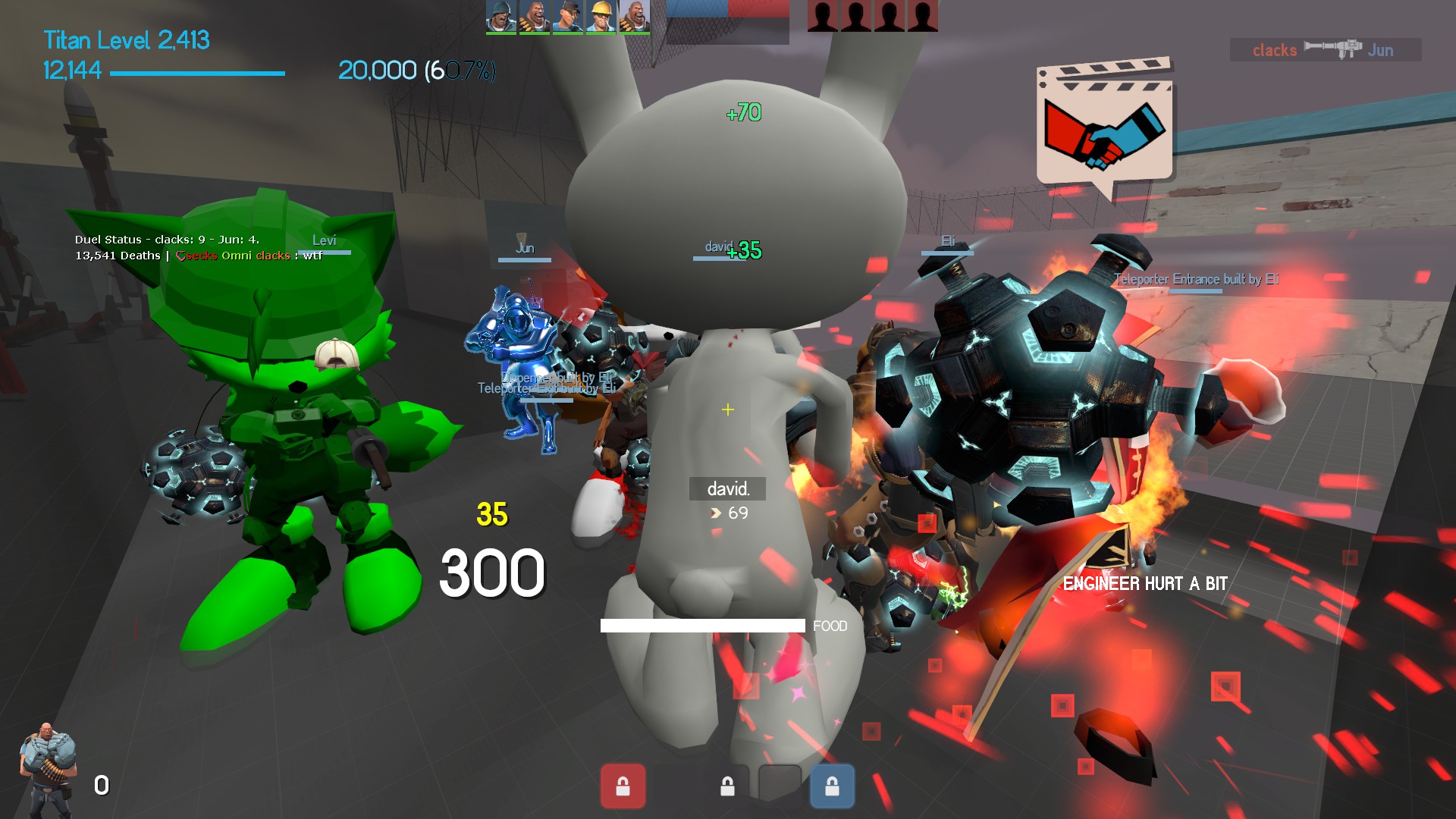Click the gray locked control point
The image size is (1456, 819).
click(x=727, y=786)
